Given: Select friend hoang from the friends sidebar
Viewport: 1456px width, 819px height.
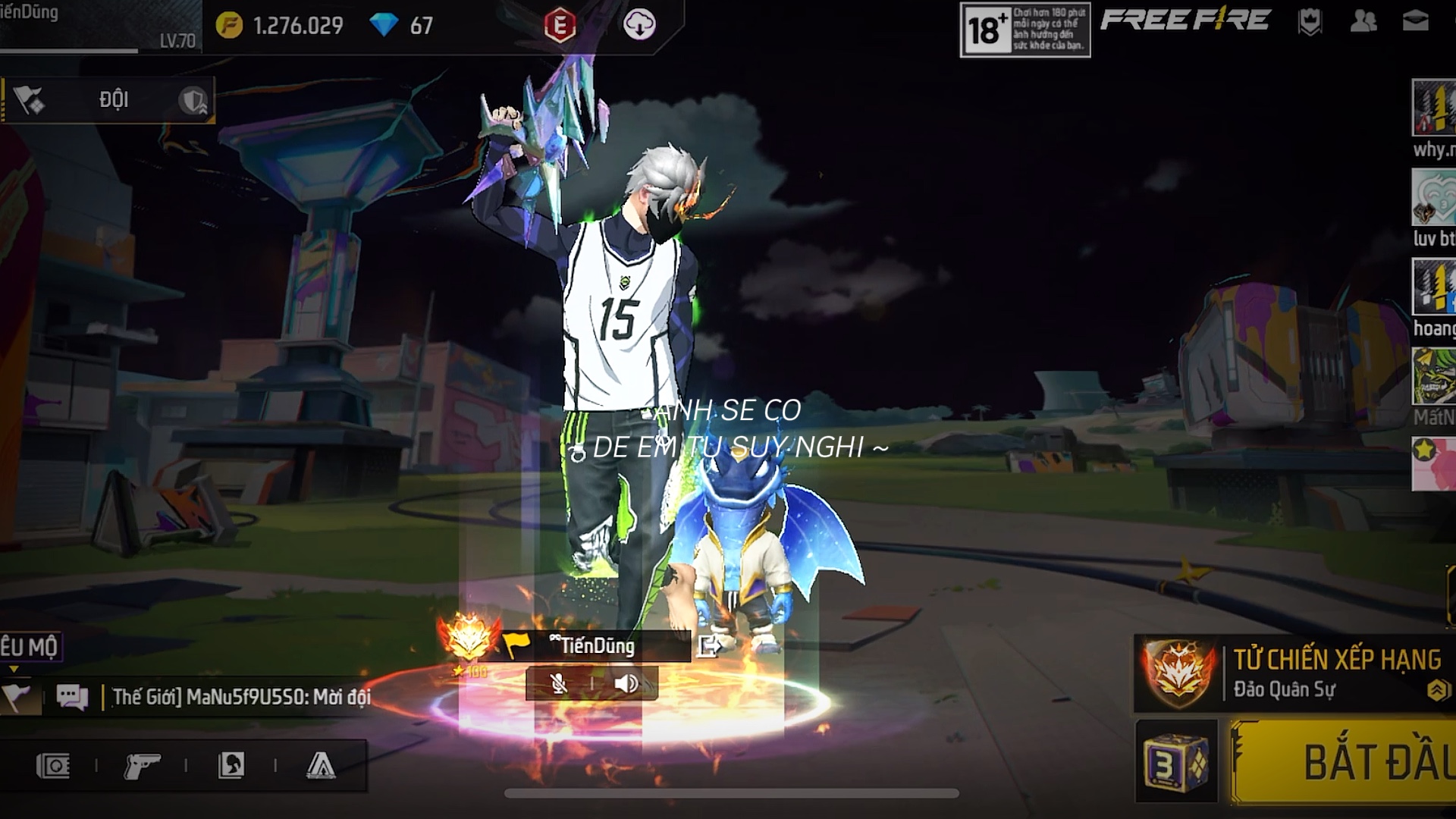Looking at the screenshot, I should [1433, 296].
